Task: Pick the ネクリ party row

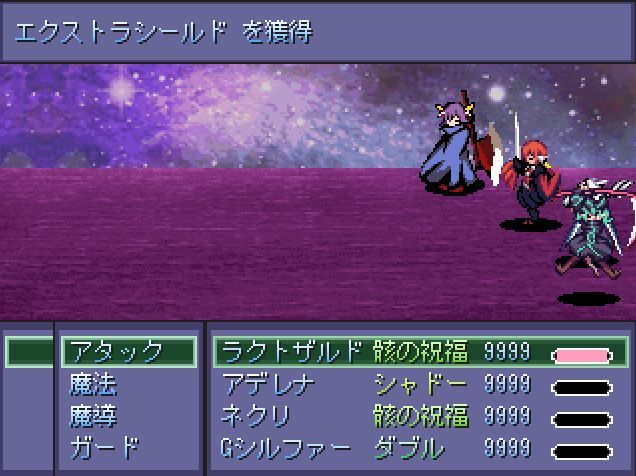Action: (258, 416)
